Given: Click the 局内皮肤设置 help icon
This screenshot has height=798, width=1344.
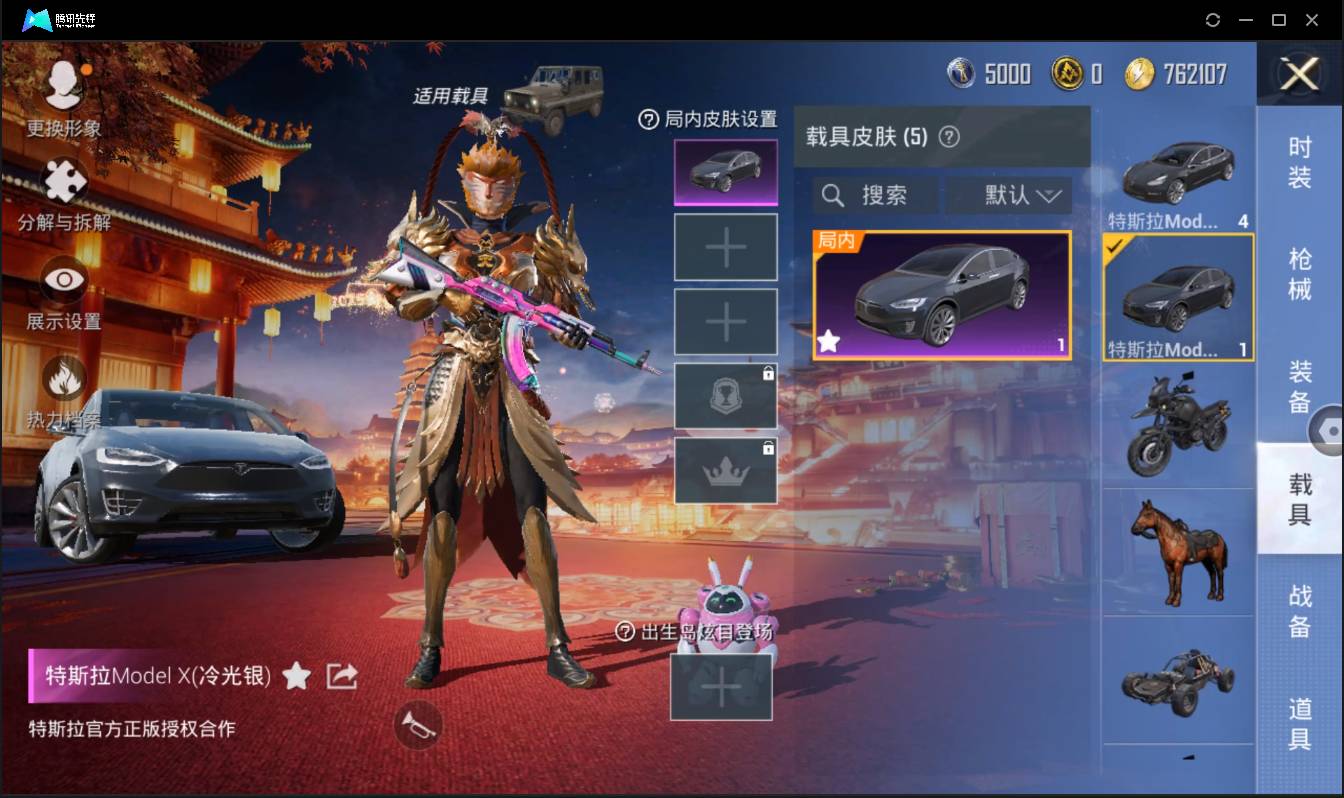Looking at the screenshot, I should pos(651,119).
